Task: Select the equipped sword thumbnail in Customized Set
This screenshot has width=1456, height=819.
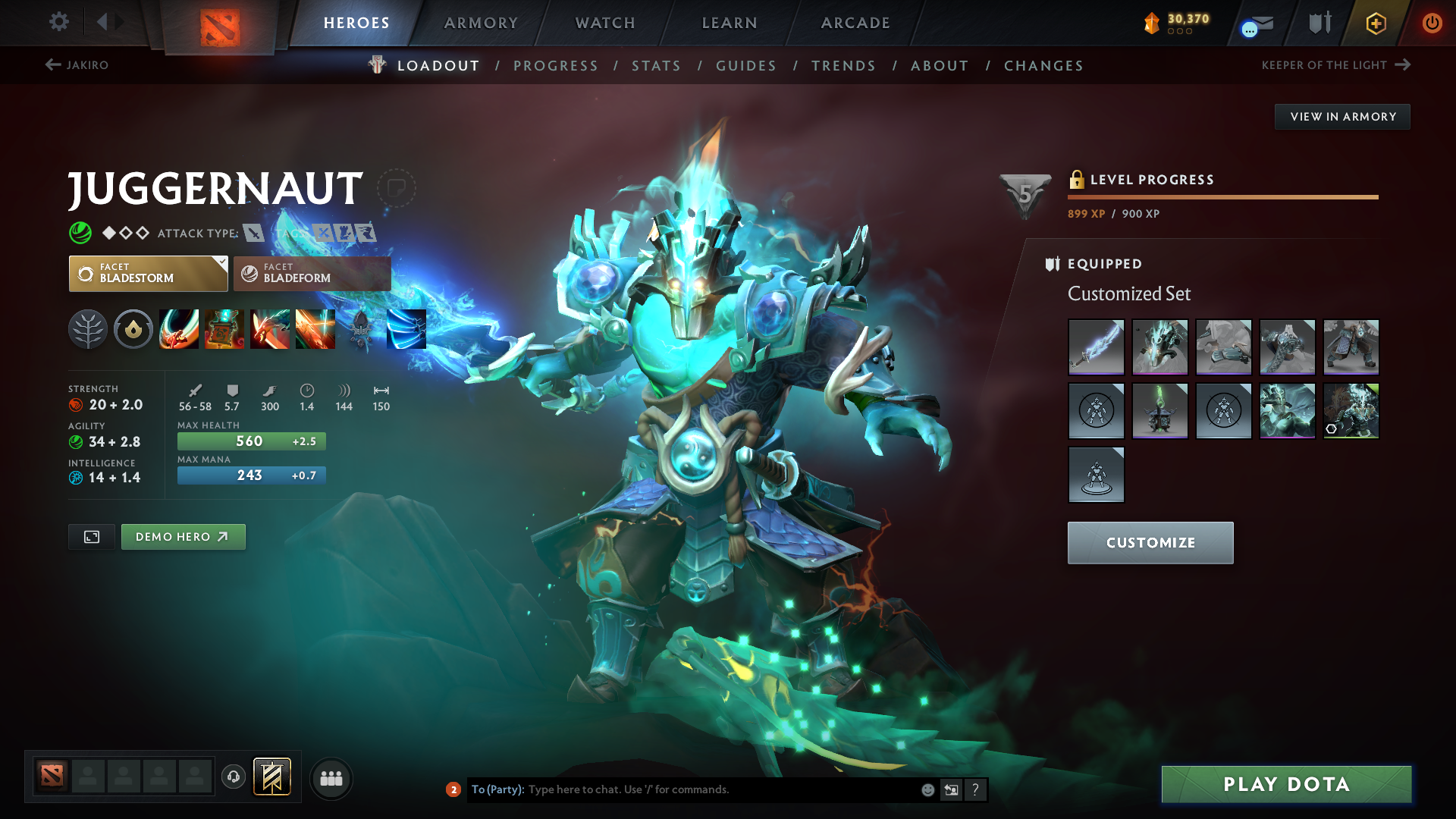Action: pos(1096,347)
